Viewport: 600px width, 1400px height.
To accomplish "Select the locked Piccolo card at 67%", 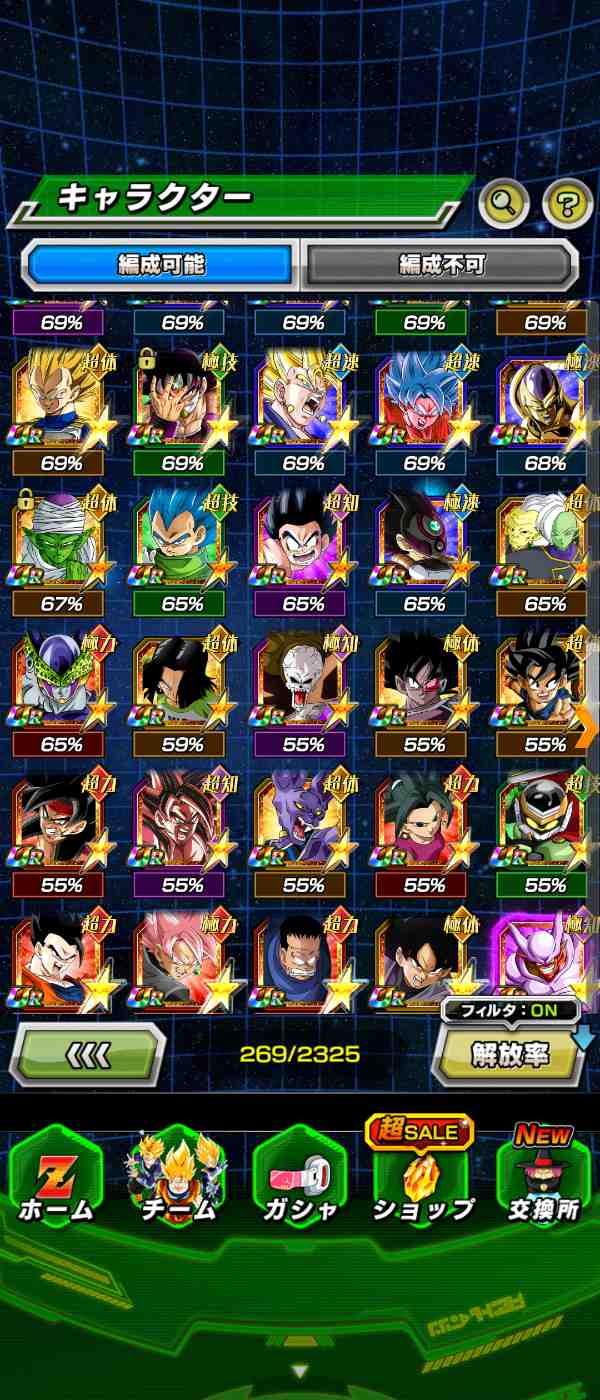I will coord(62,540).
